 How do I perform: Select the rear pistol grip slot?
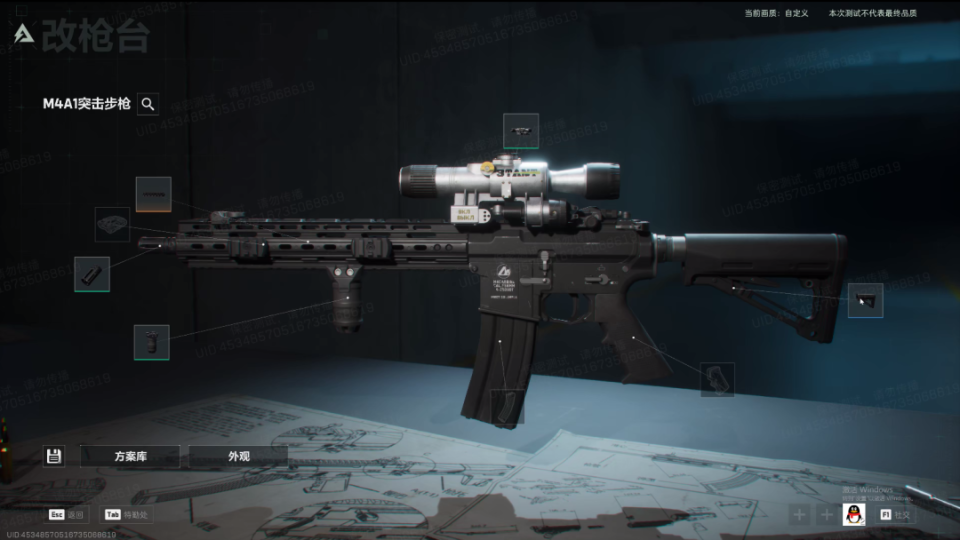pyautogui.click(x=717, y=379)
